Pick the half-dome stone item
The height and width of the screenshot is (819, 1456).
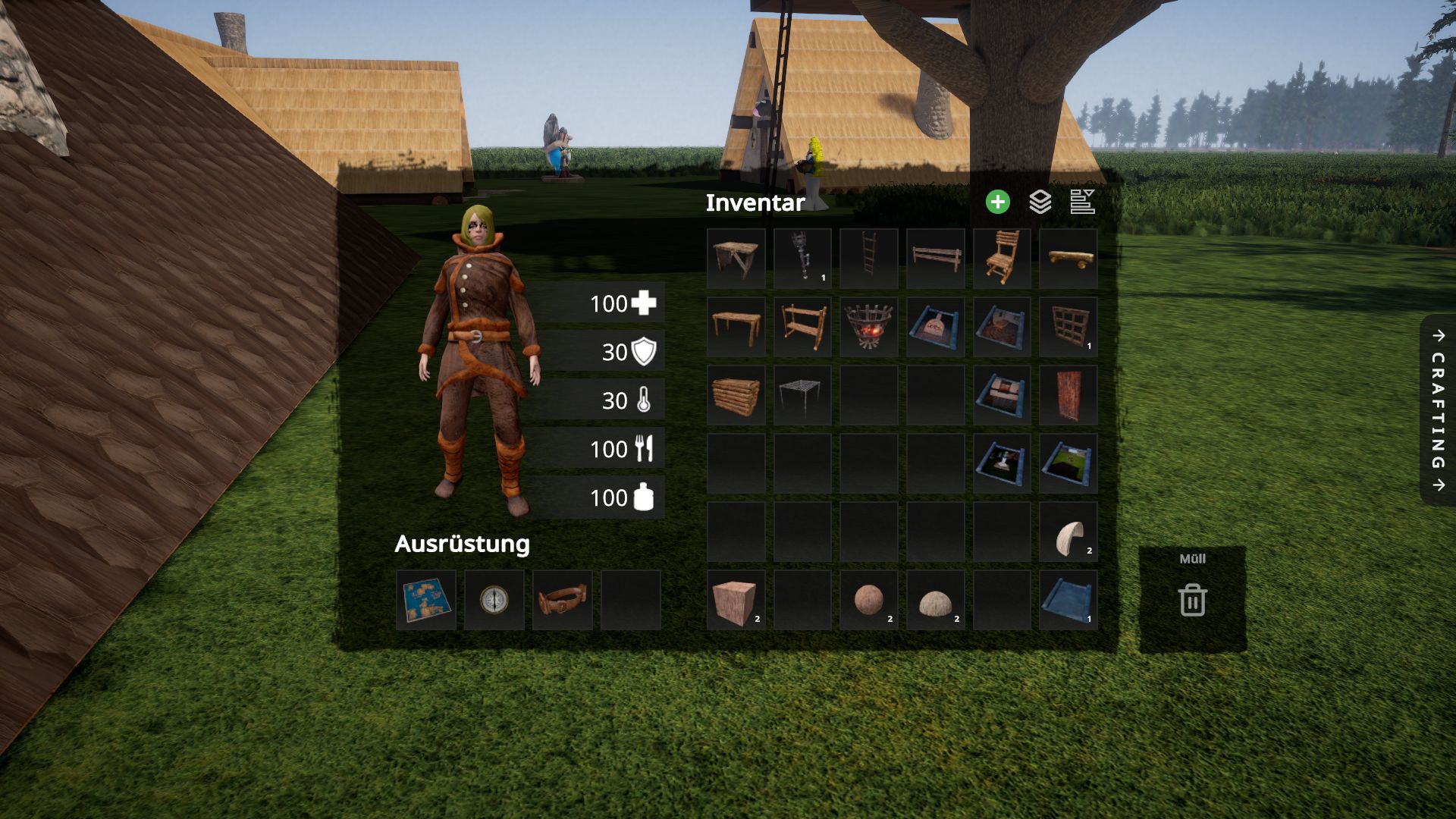(x=935, y=600)
